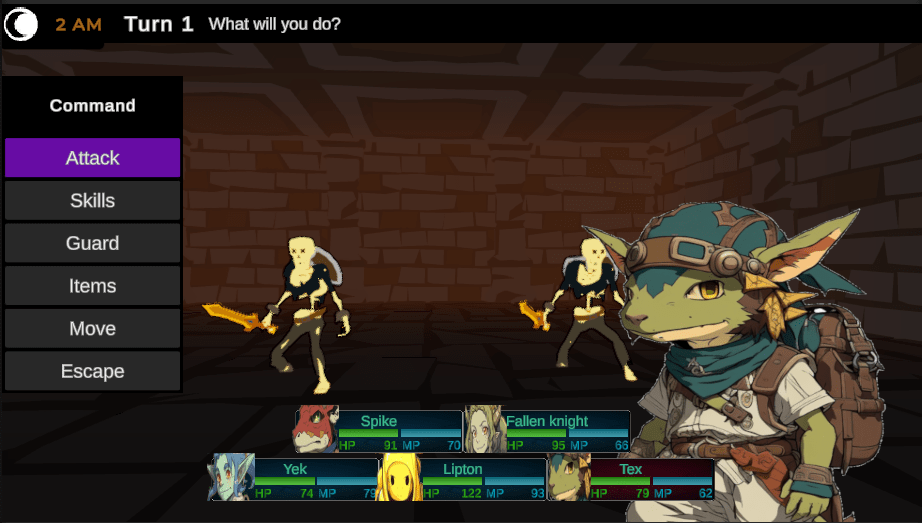The width and height of the screenshot is (922, 523).
Task: Open the Skills command list
Action: point(92,201)
